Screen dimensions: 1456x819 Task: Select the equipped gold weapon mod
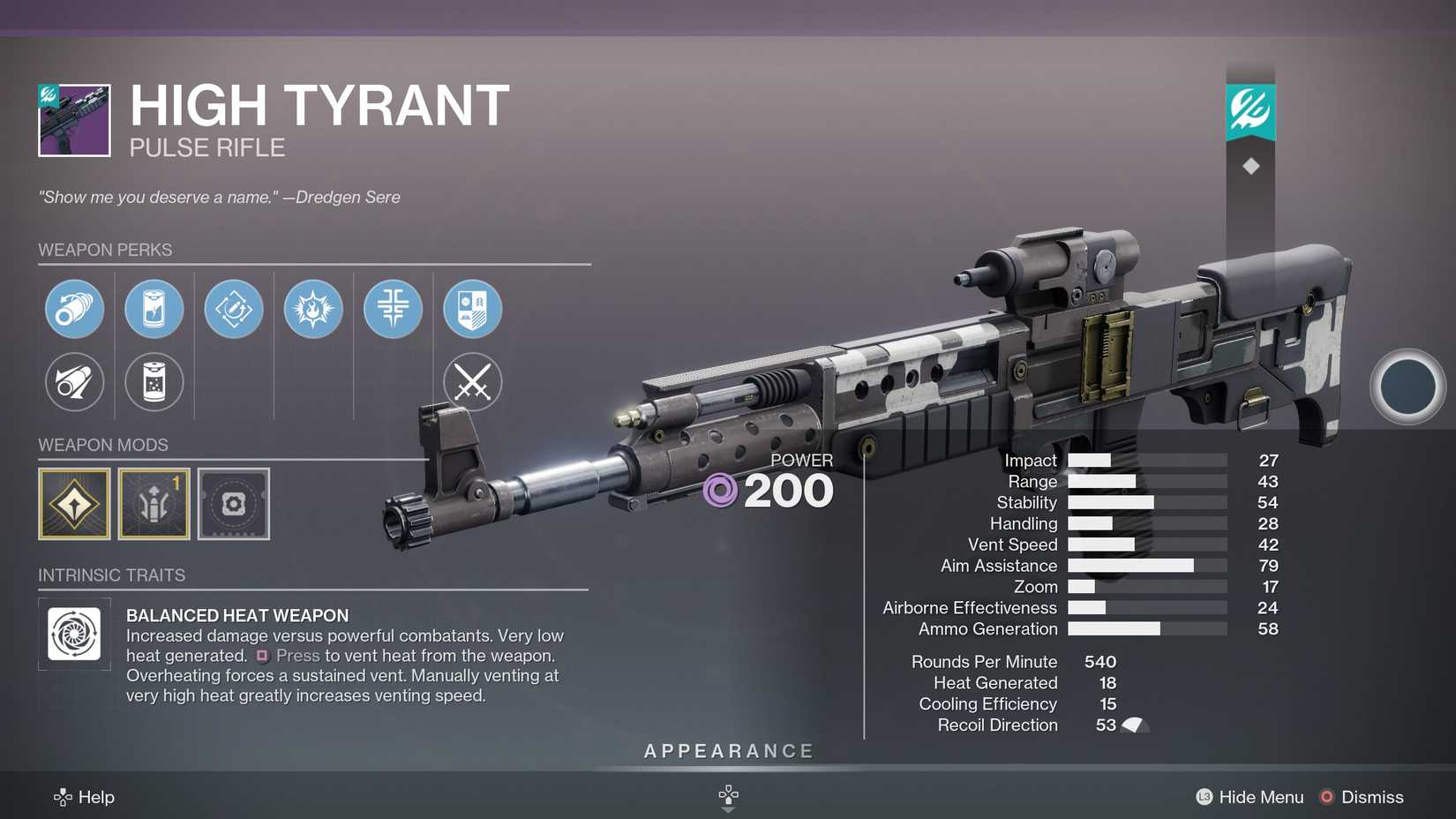click(x=75, y=505)
